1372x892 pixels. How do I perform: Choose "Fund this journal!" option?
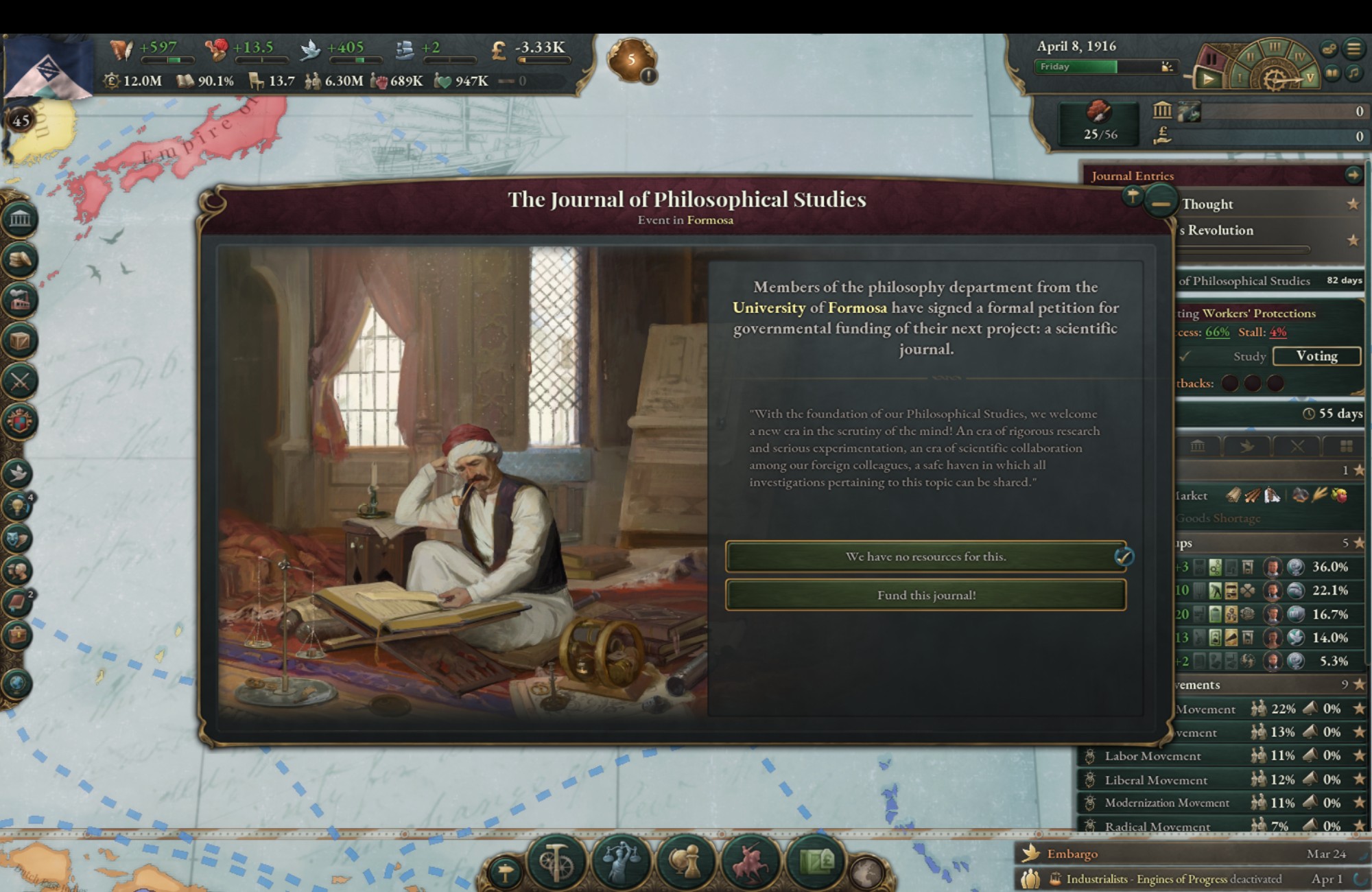pos(925,595)
